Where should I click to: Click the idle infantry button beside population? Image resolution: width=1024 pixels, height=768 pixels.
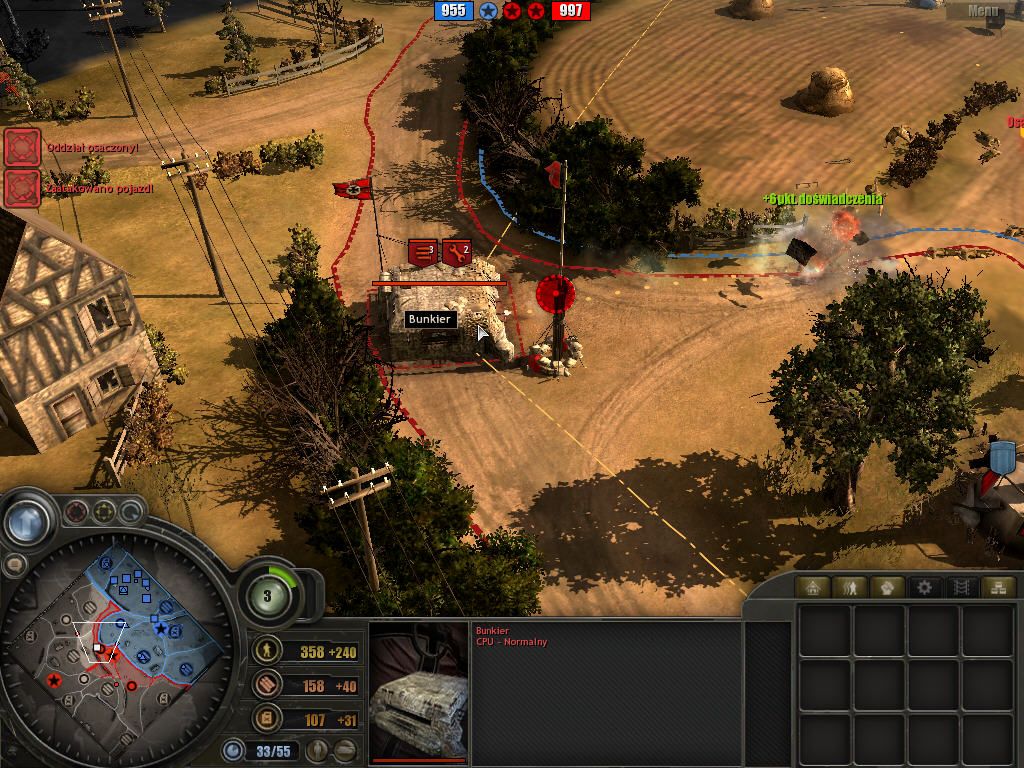point(318,750)
